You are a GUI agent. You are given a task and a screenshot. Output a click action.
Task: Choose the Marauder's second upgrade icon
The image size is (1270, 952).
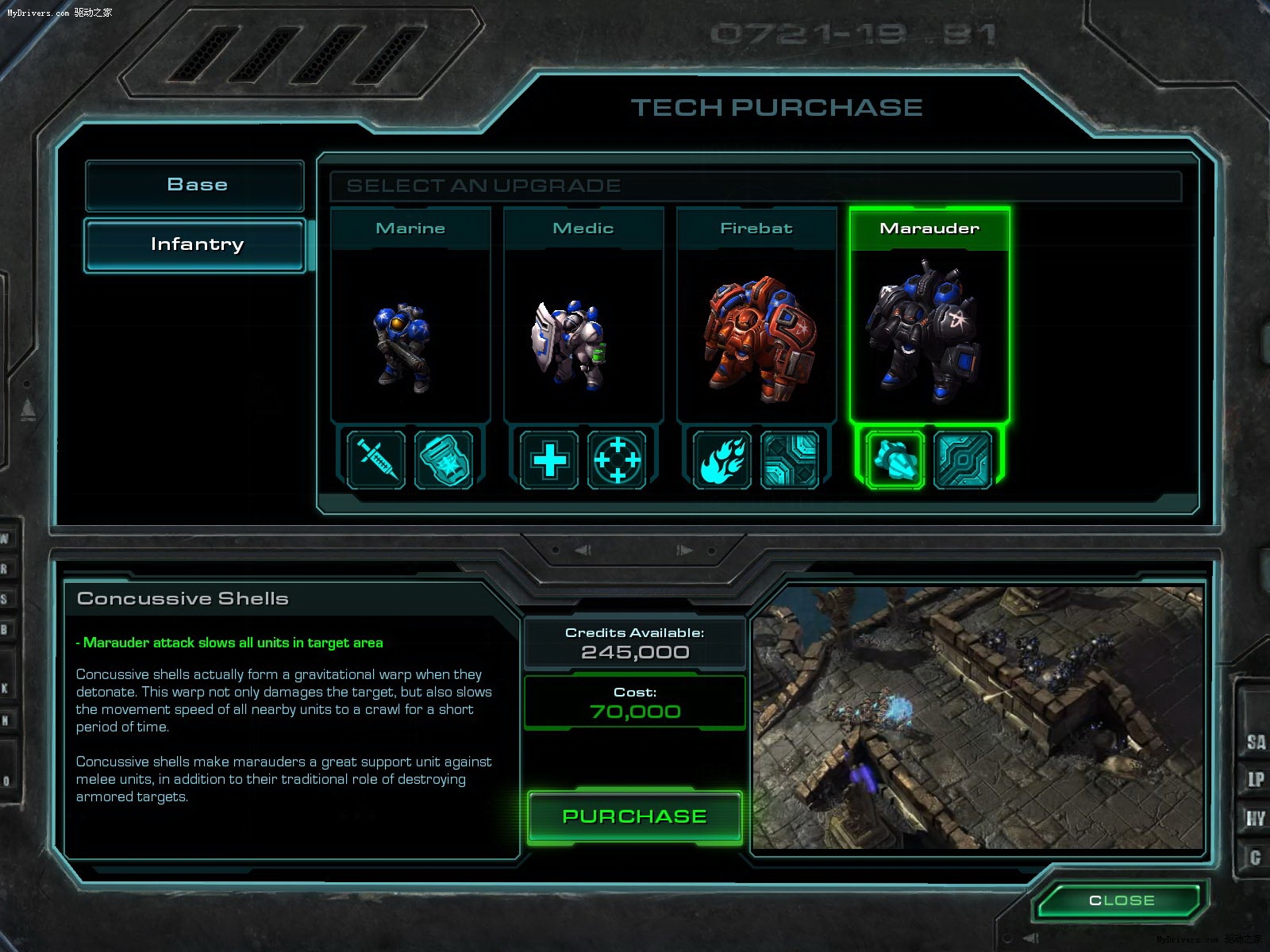[x=963, y=459]
